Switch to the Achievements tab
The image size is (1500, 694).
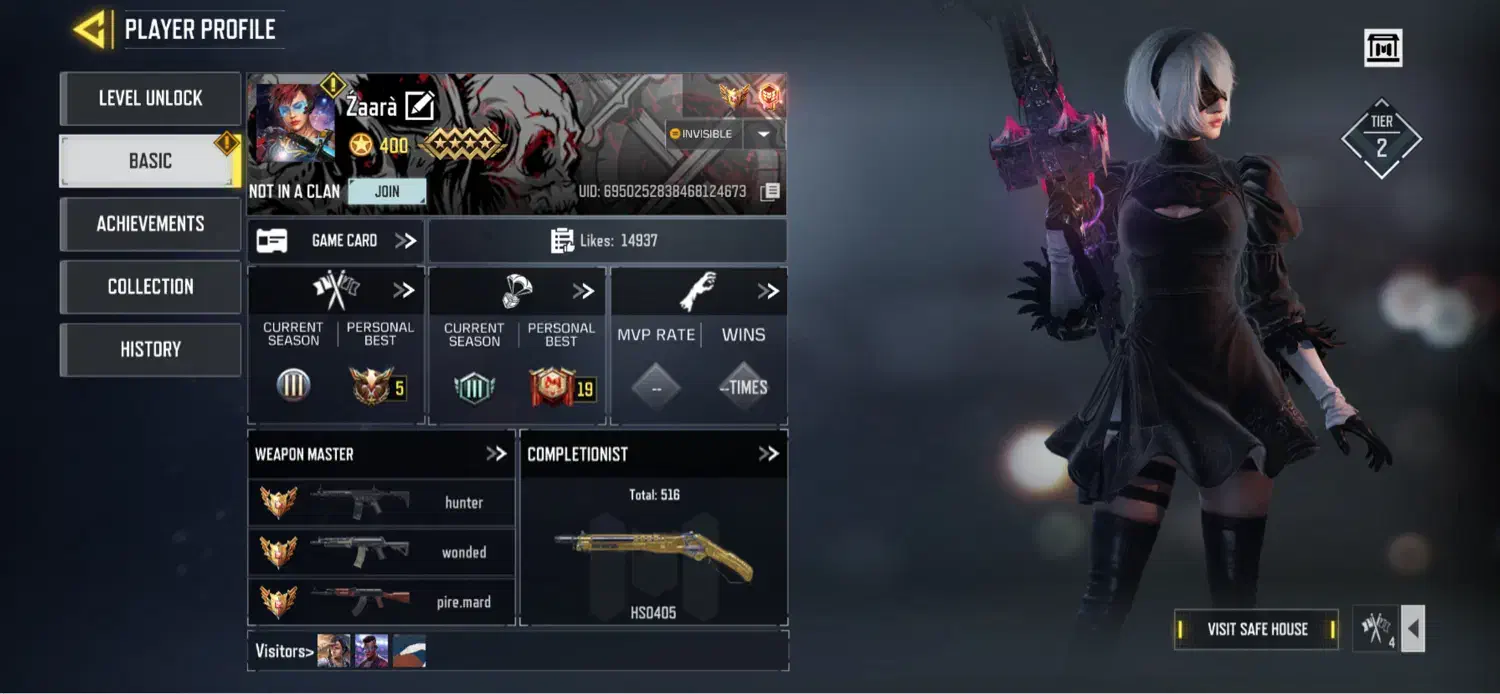(150, 224)
